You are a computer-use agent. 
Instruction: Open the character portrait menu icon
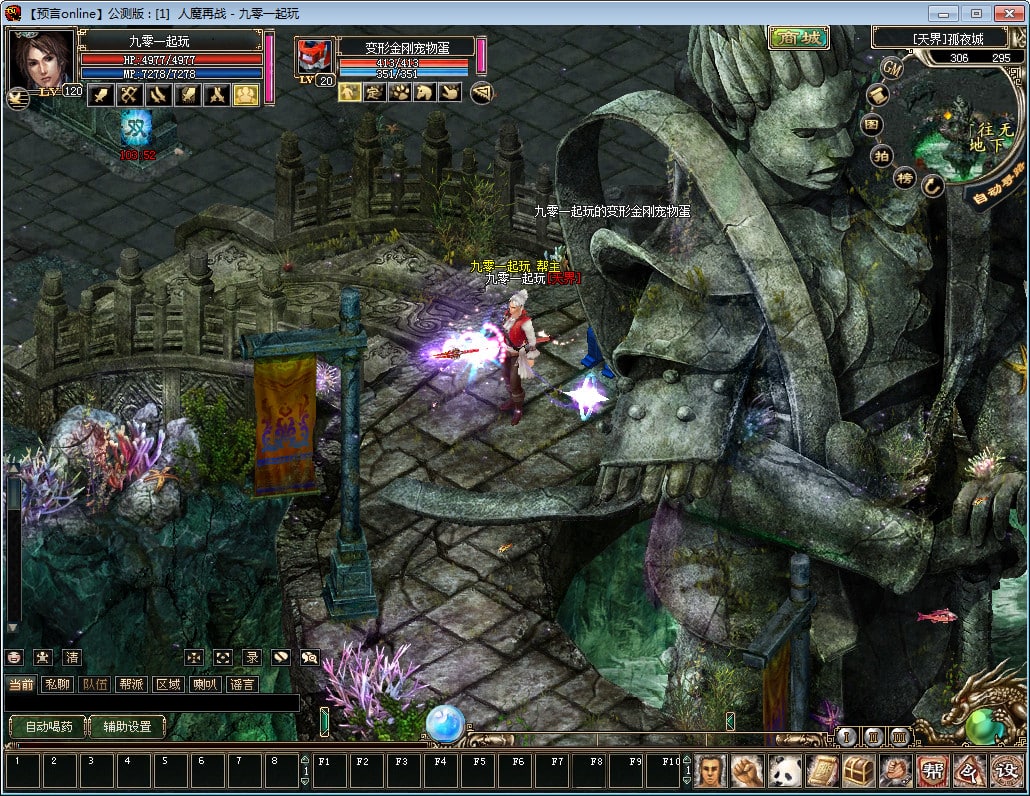click(711, 770)
